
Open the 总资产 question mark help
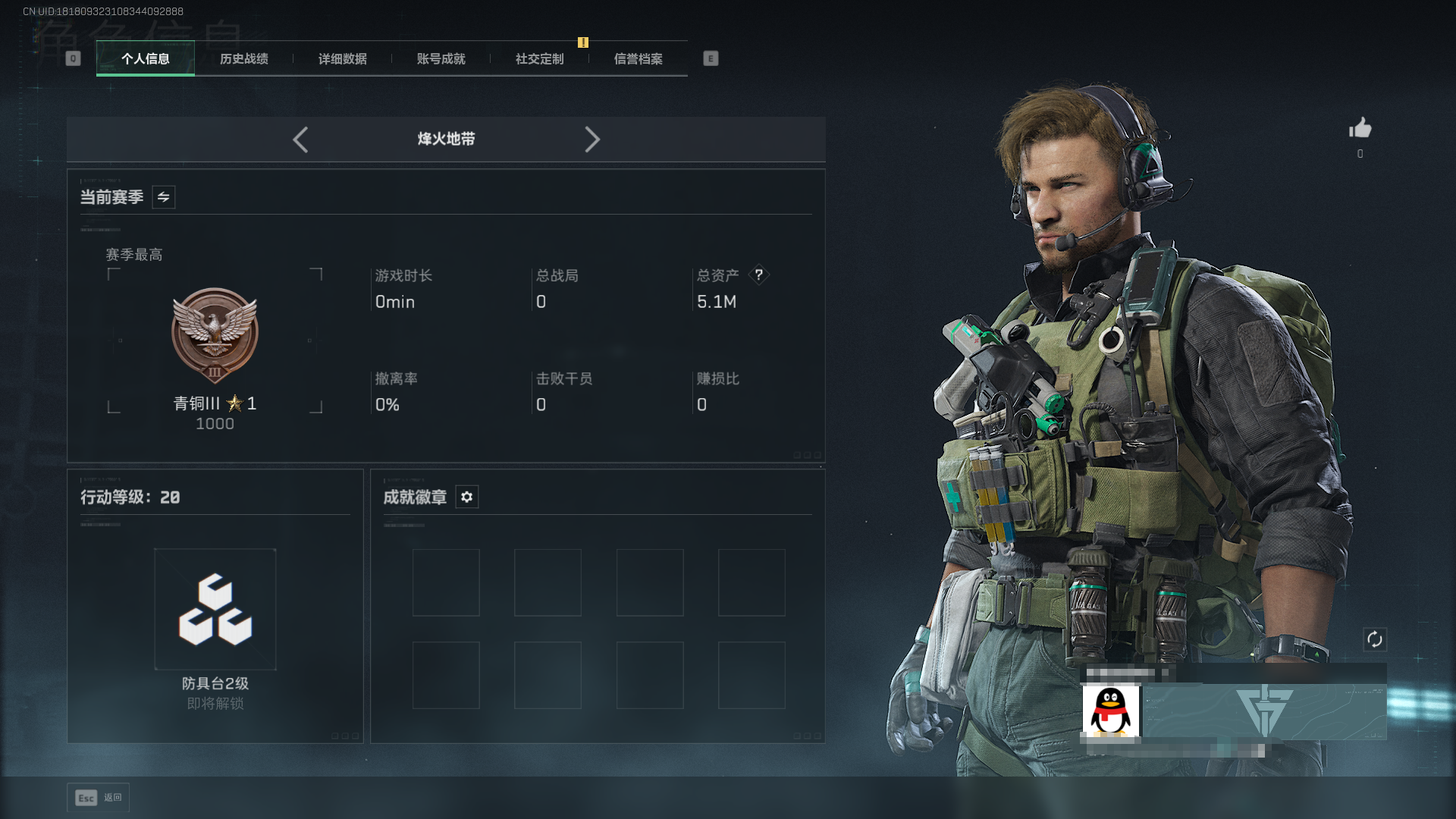758,275
